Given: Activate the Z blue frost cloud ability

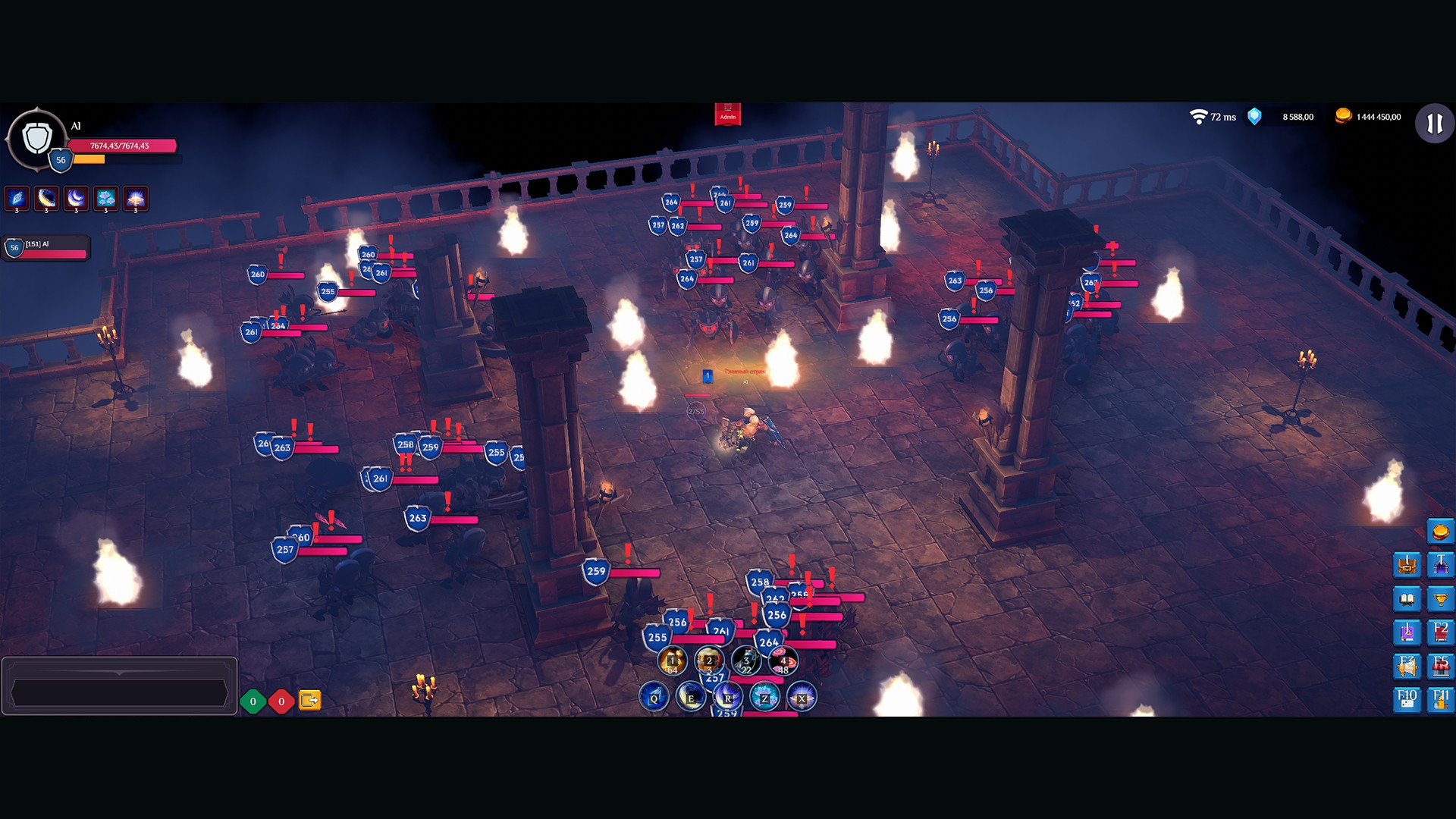Looking at the screenshot, I should [x=764, y=697].
